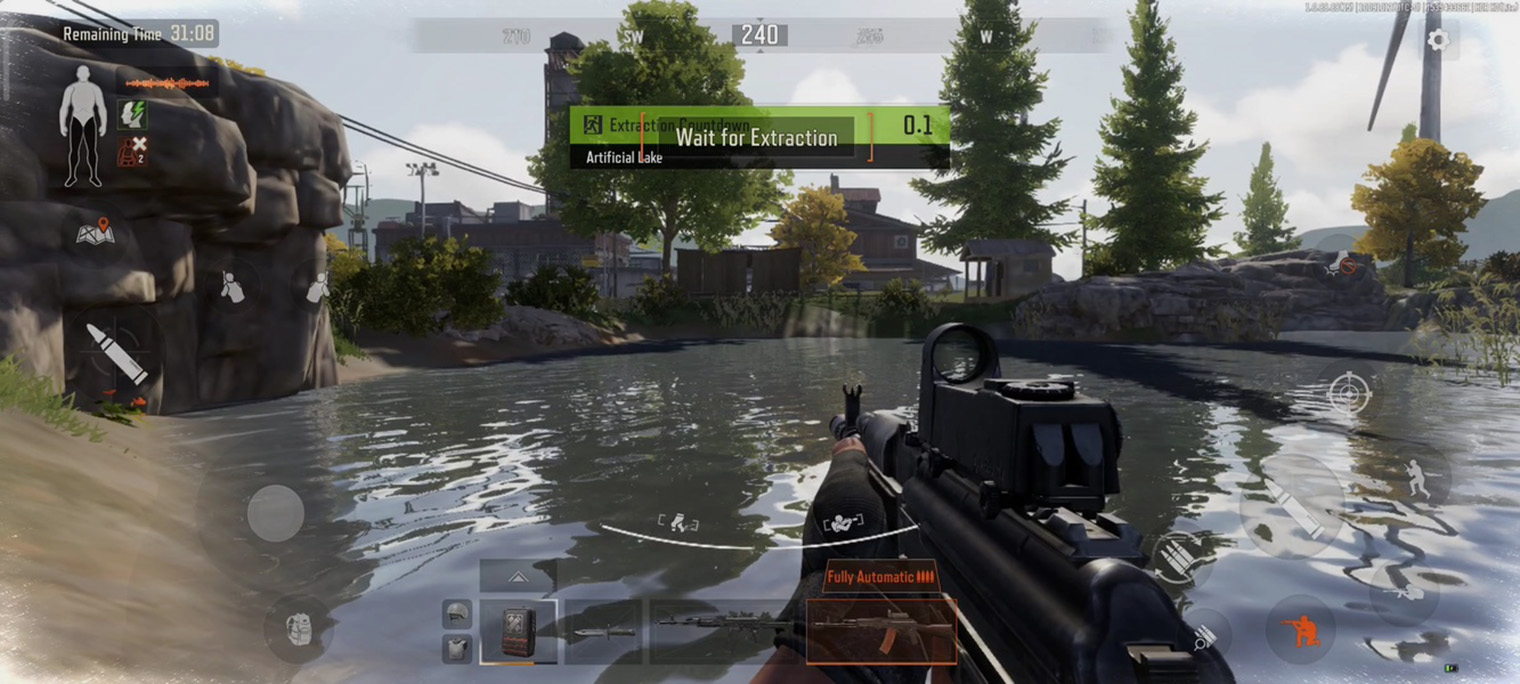The width and height of the screenshot is (1520, 684).
Task: Open the character body health status
Action: 82,126
